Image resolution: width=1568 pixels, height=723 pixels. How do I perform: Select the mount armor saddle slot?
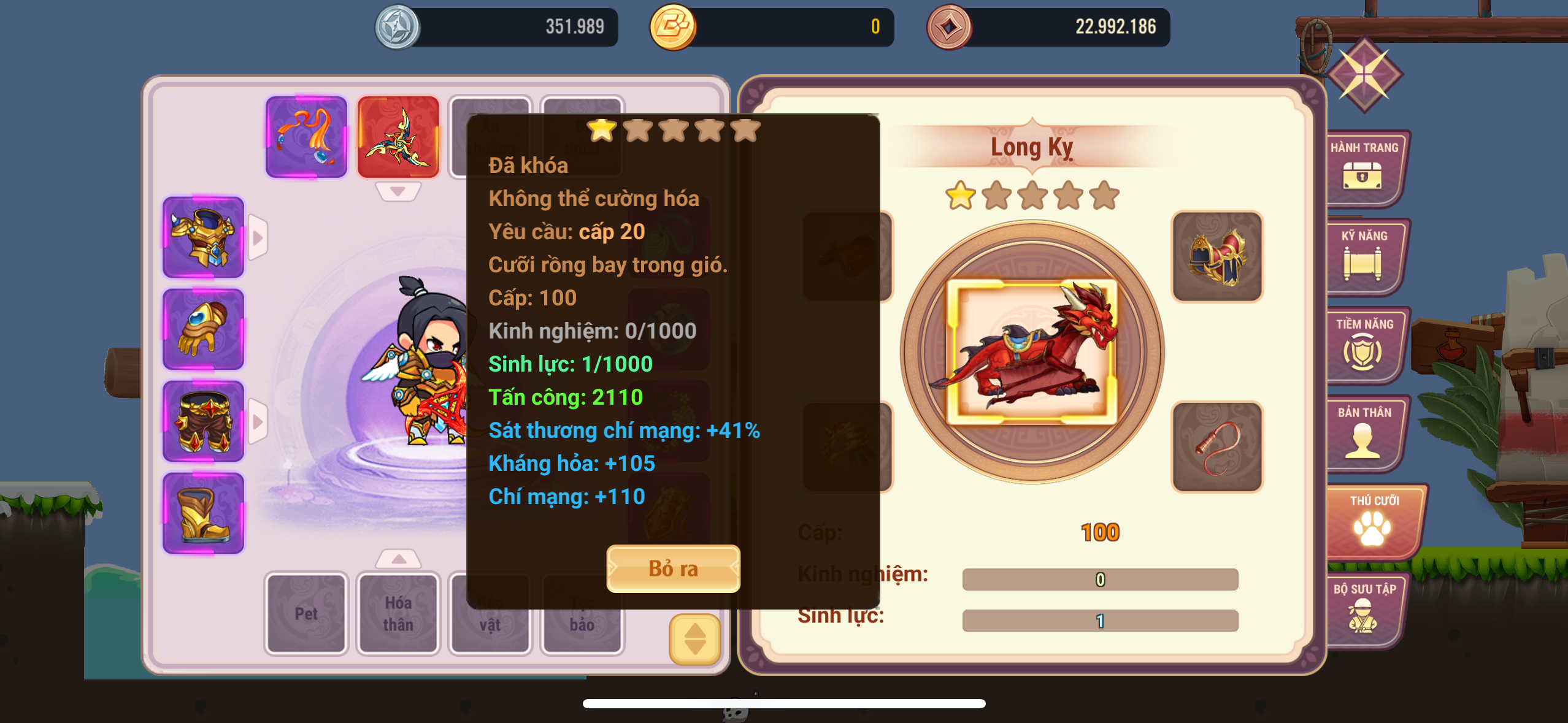pyautogui.click(x=1217, y=256)
